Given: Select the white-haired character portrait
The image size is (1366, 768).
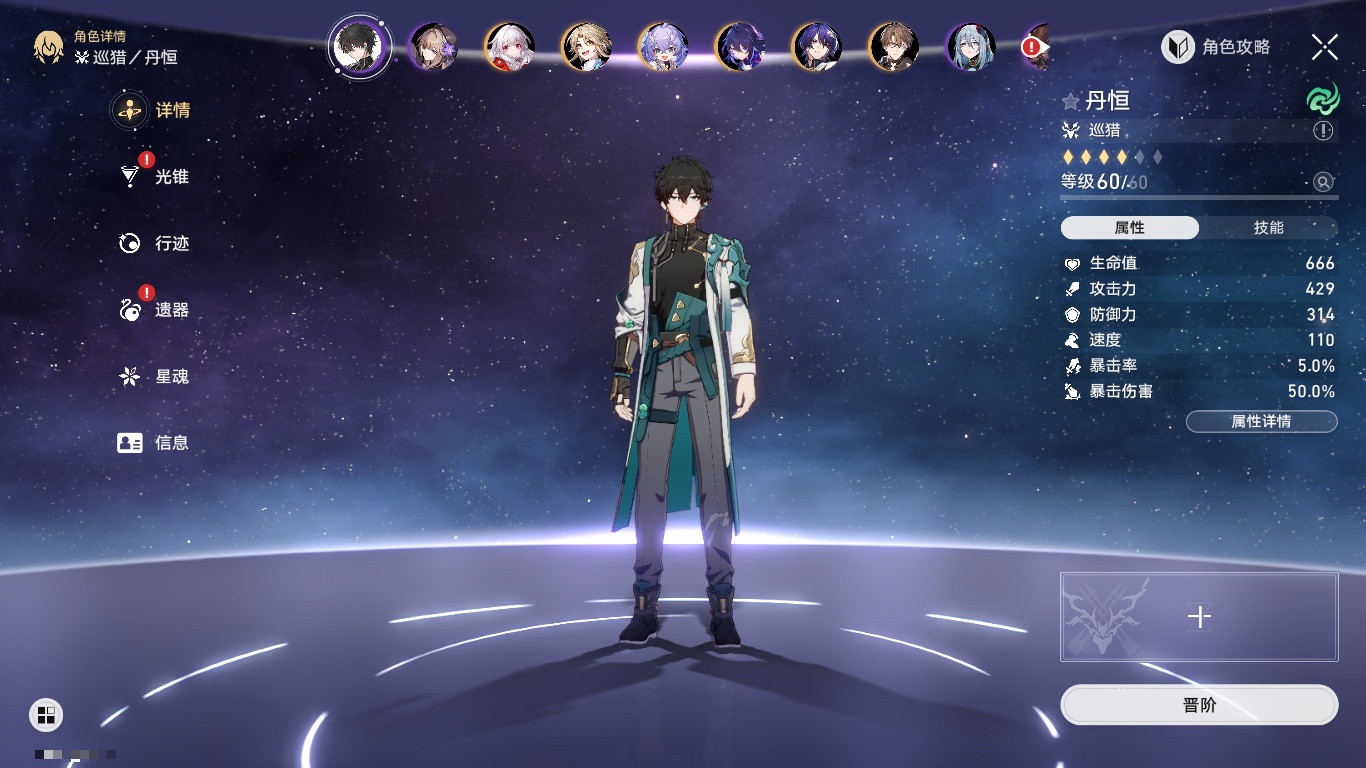Looking at the screenshot, I should pyautogui.click(x=510, y=47).
